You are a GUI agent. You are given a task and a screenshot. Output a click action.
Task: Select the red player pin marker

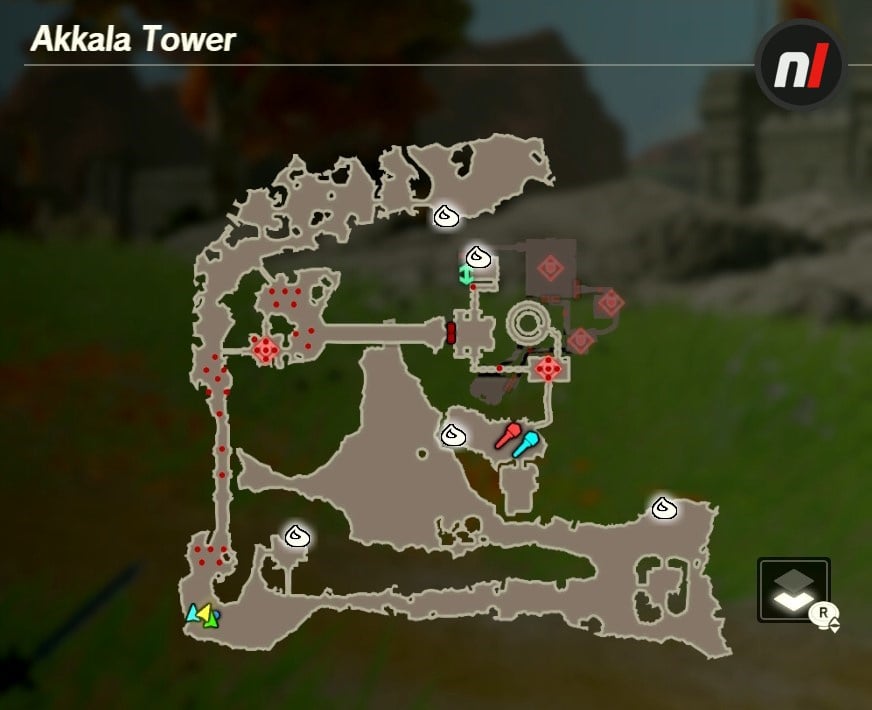(509, 435)
